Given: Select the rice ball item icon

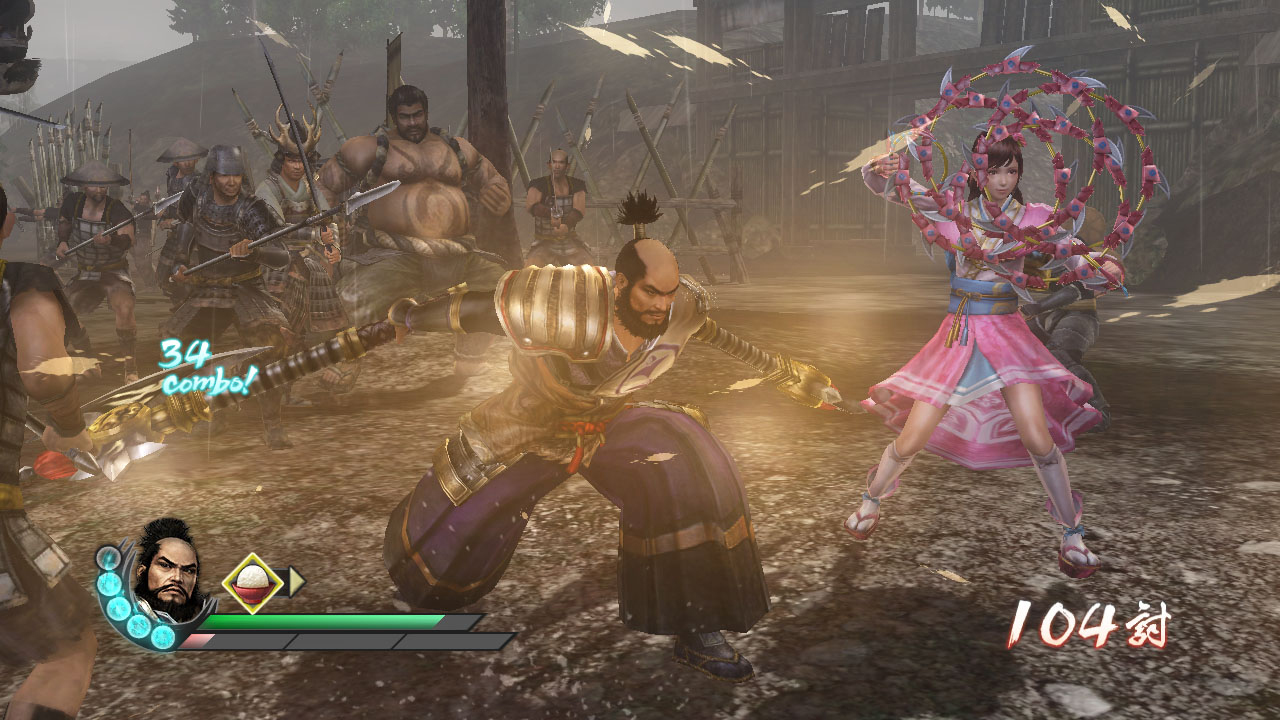Looking at the screenshot, I should click(252, 582).
